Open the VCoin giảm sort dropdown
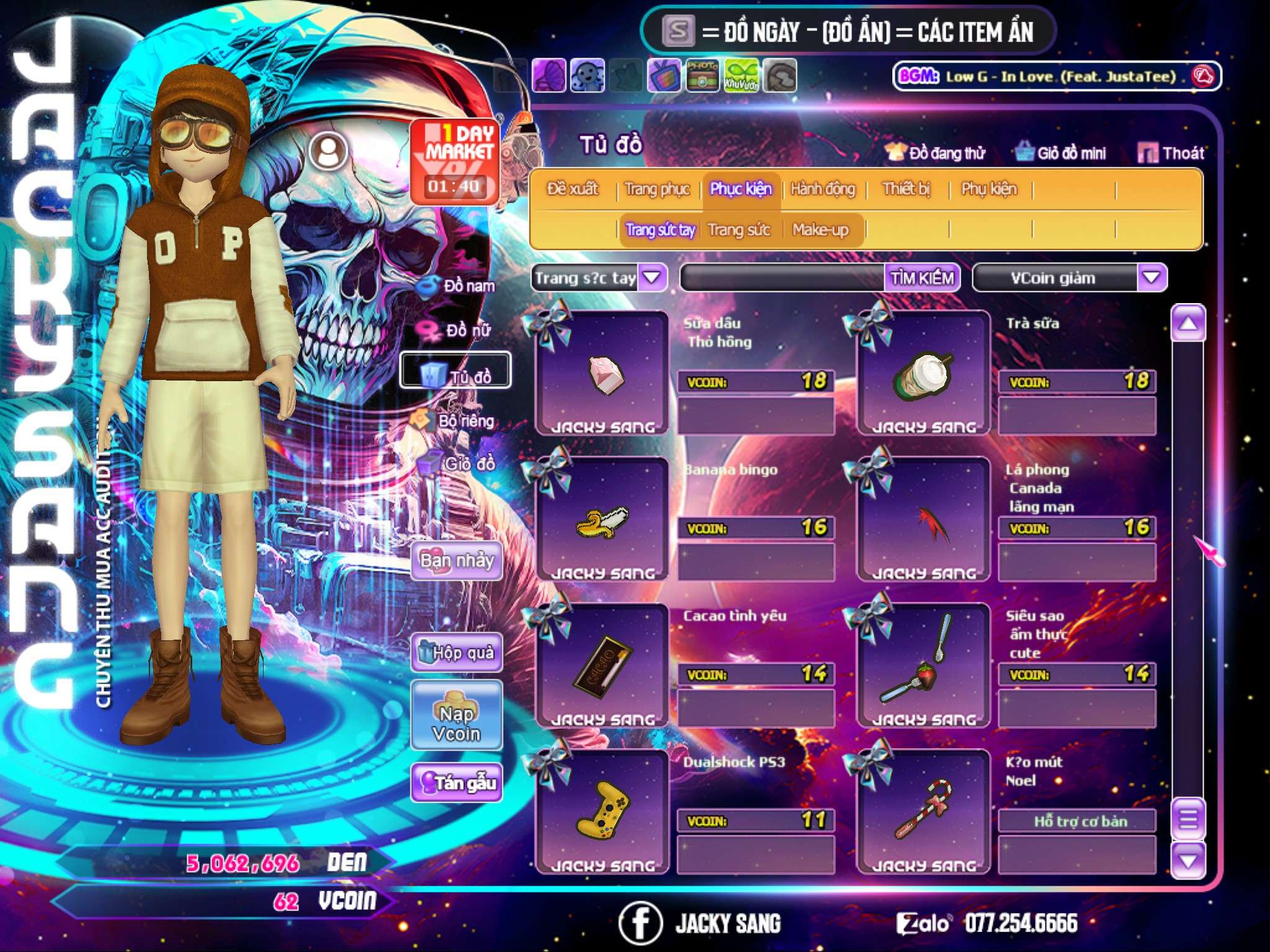 point(1151,278)
